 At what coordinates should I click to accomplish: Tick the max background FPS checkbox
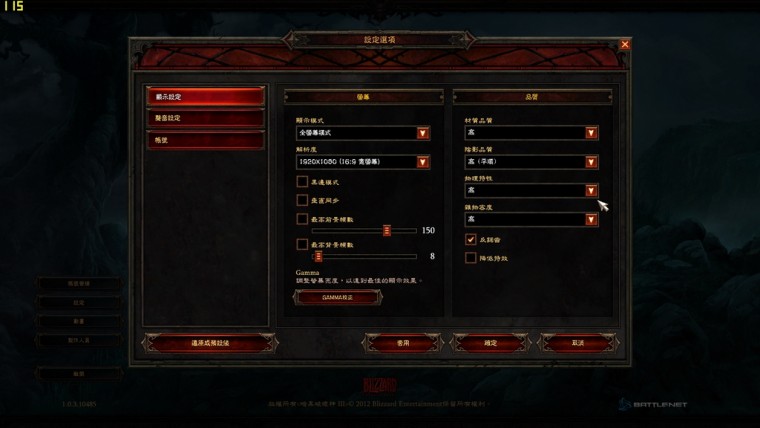(302, 244)
